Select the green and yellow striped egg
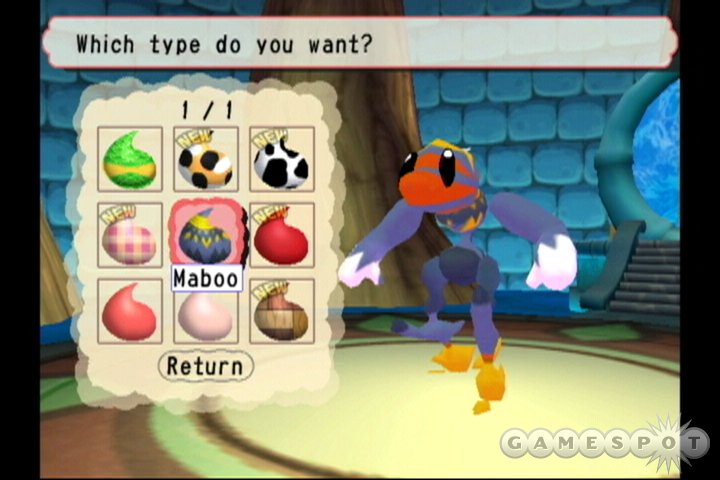The width and height of the screenshot is (720, 480). 130,159
